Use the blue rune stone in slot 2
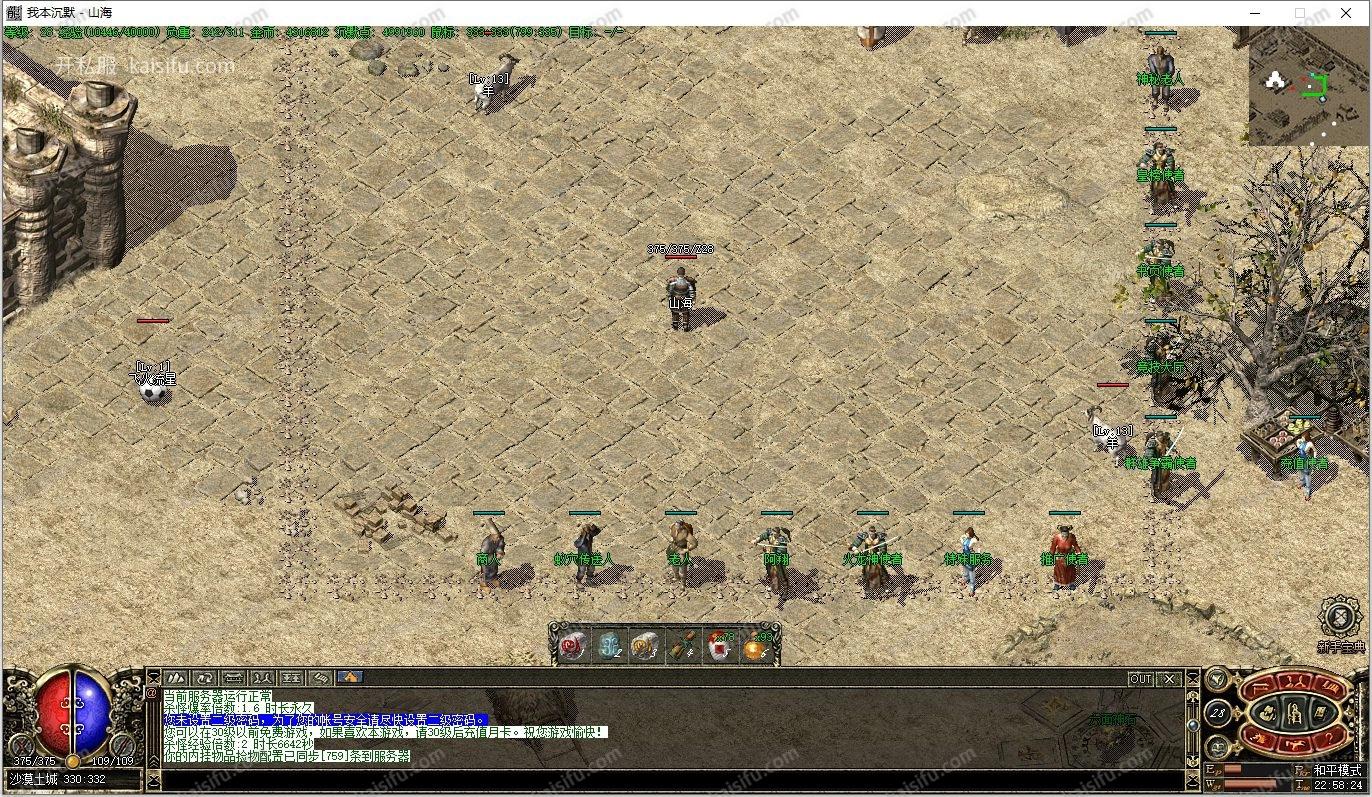Image resolution: width=1372 pixels, height=797 pixels. [609, 646]
